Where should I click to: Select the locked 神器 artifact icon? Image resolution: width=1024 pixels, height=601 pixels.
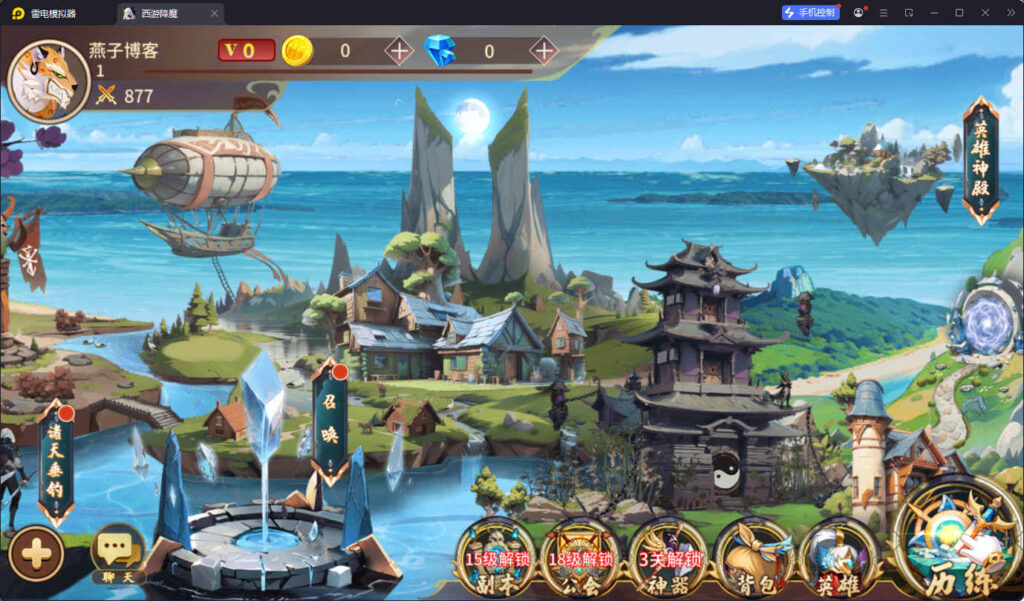tap(667, 555)
